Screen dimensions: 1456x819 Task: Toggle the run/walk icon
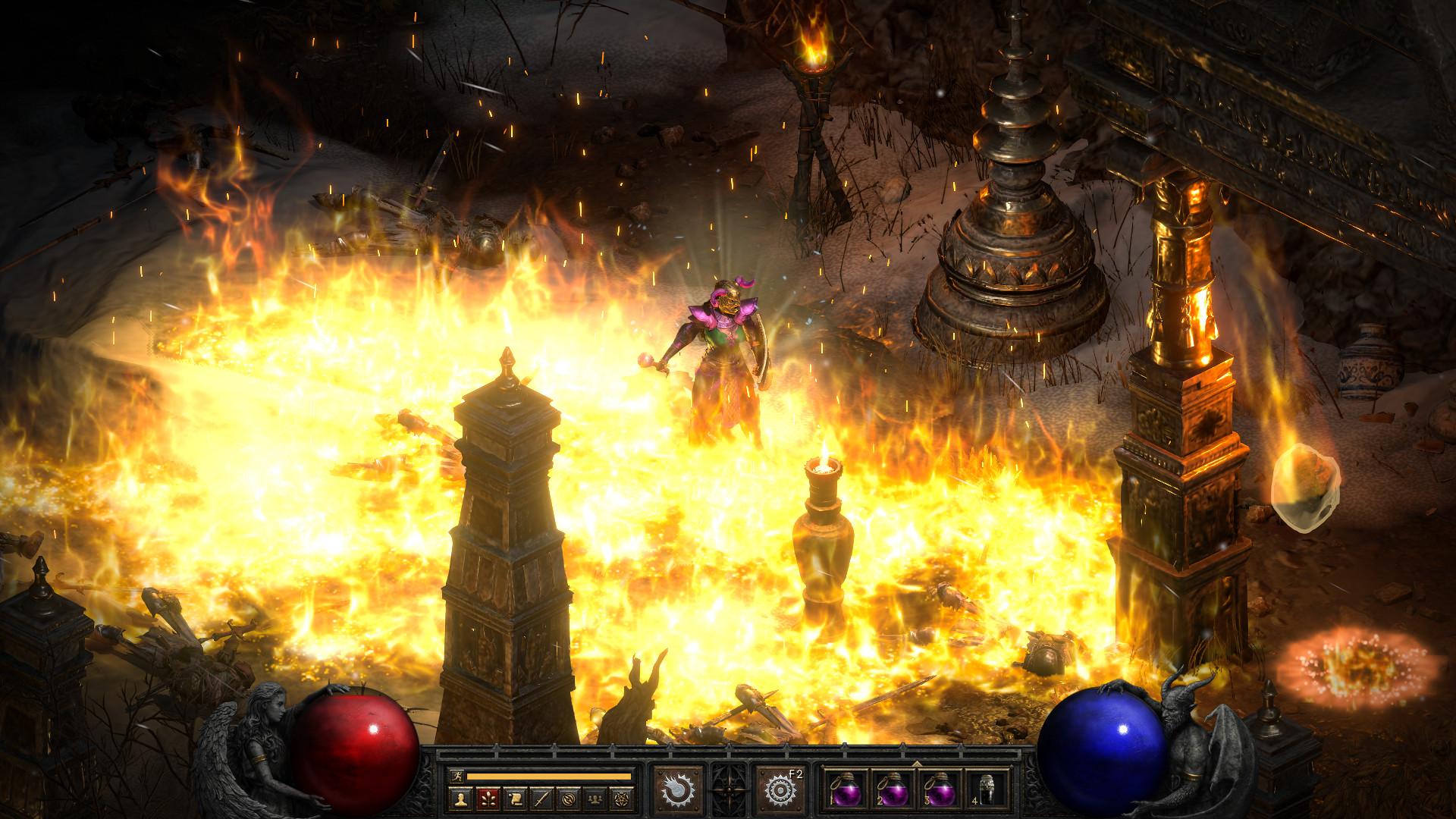pos(457,776)
